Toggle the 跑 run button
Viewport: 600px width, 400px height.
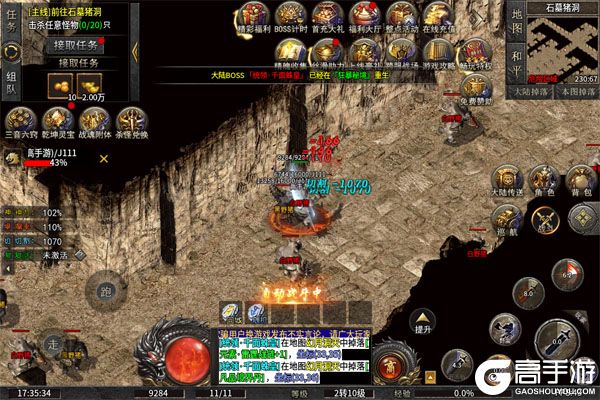[x=106, y=292]
